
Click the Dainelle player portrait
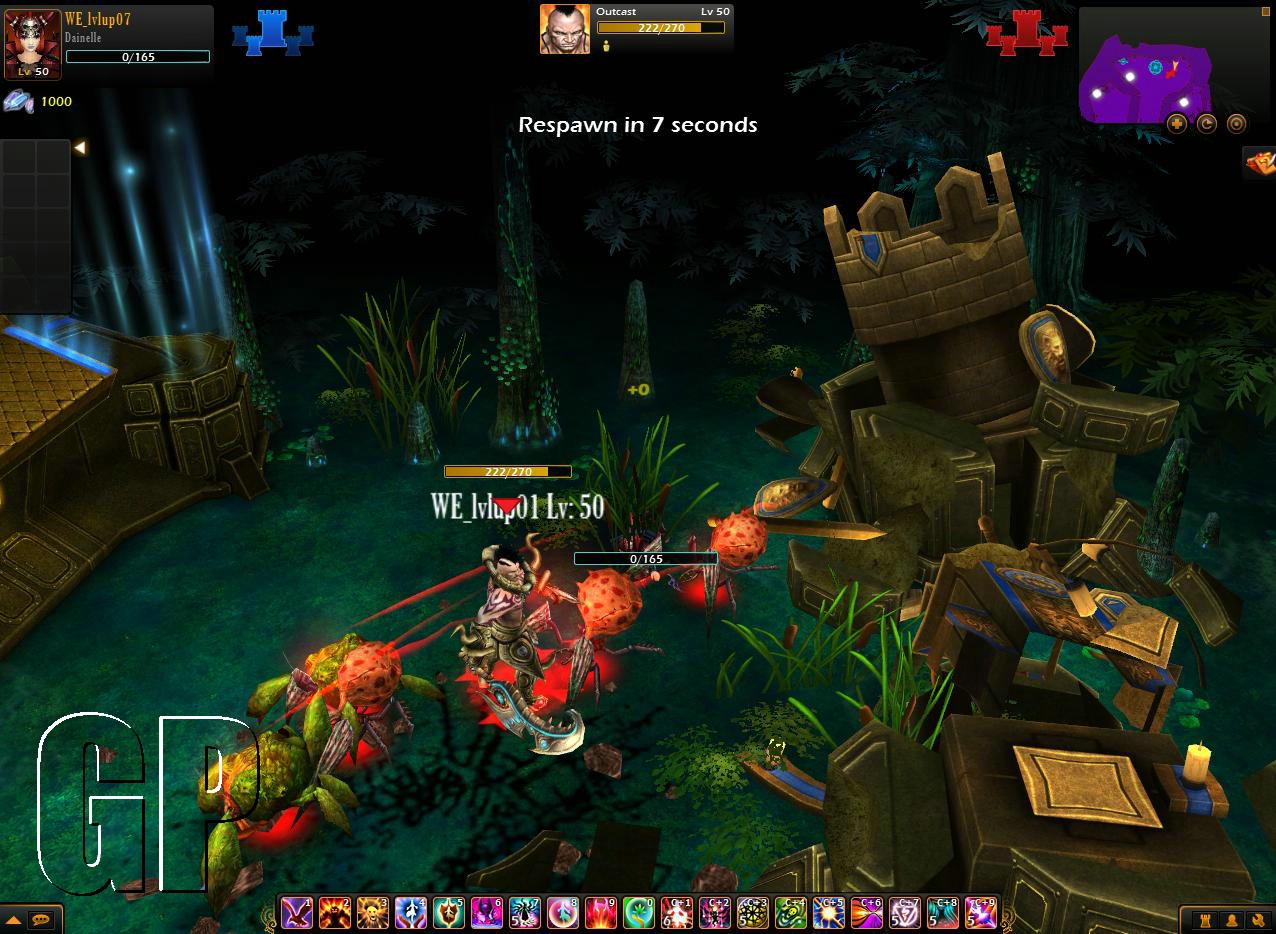32,42
